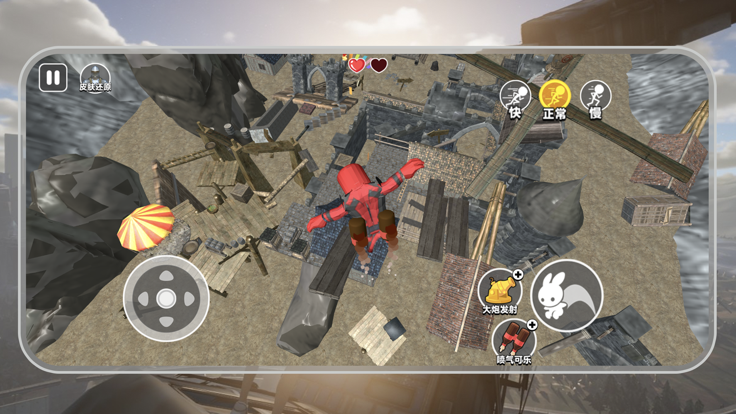This screenshot has height=414, width=736.
Task: Tap the 皮肤还原 skin restore icon
Action: coord(95,77)
